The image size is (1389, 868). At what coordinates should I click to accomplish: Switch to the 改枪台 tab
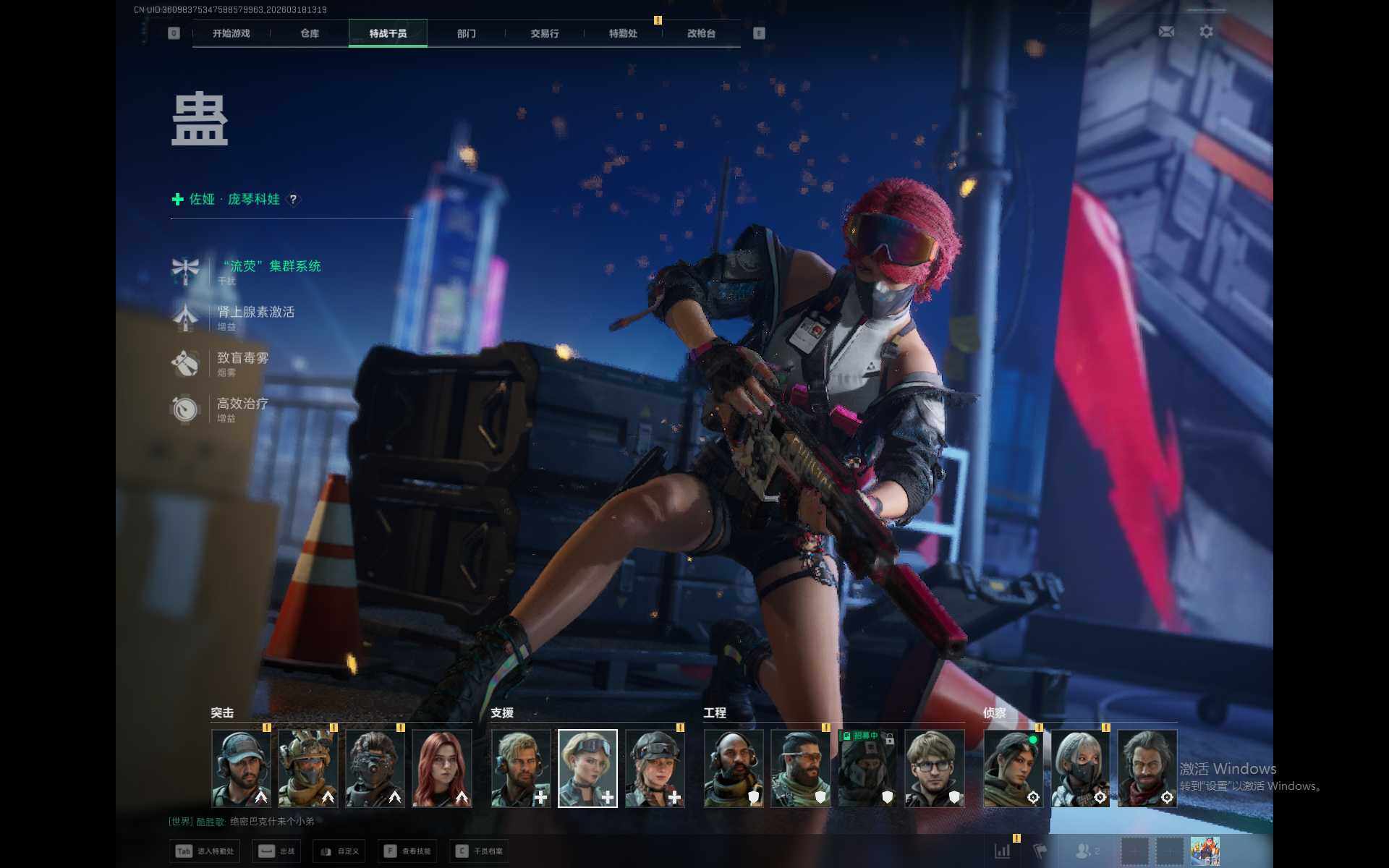[701, 33]
